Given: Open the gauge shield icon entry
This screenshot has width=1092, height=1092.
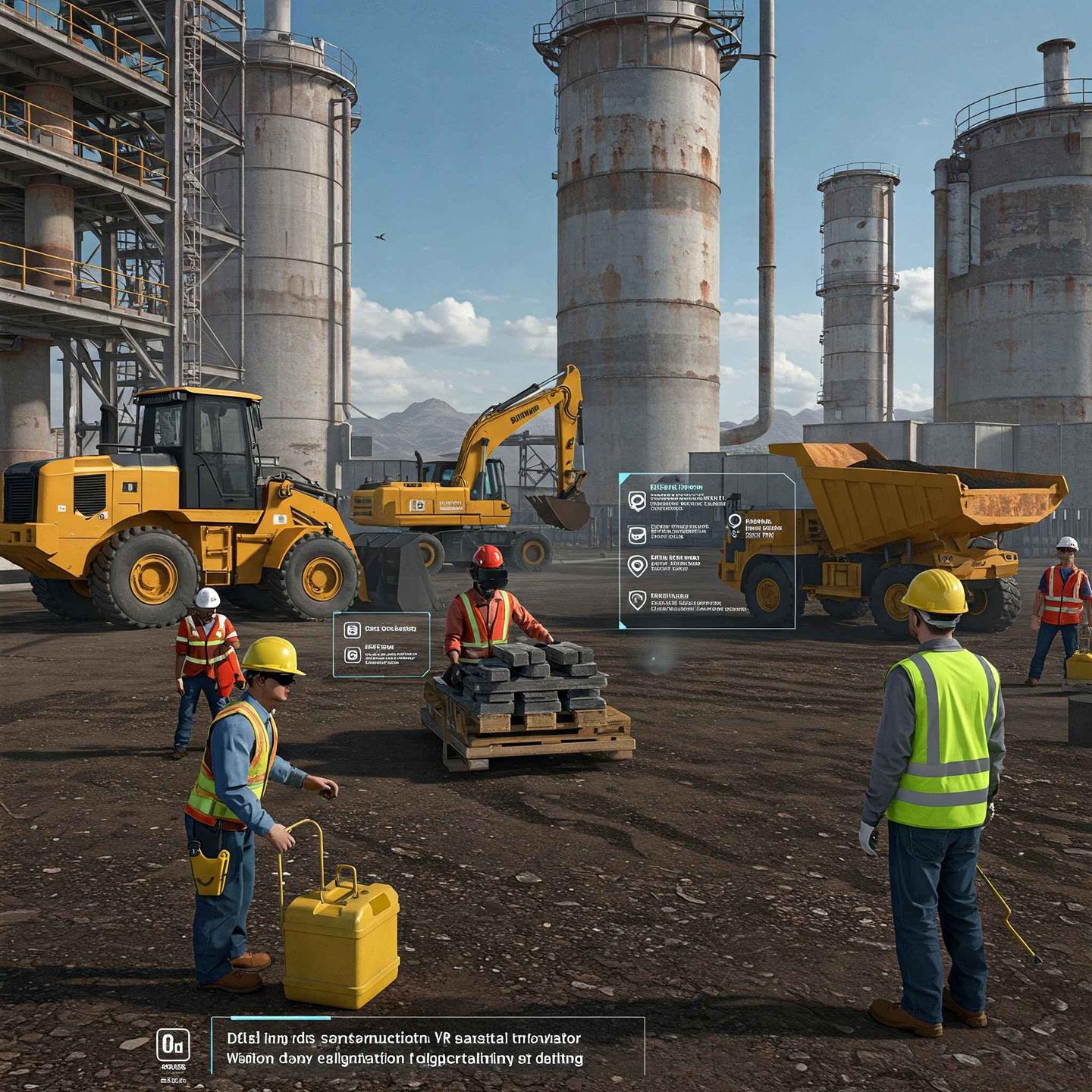Looking at the screenshot, I should 637,600.
